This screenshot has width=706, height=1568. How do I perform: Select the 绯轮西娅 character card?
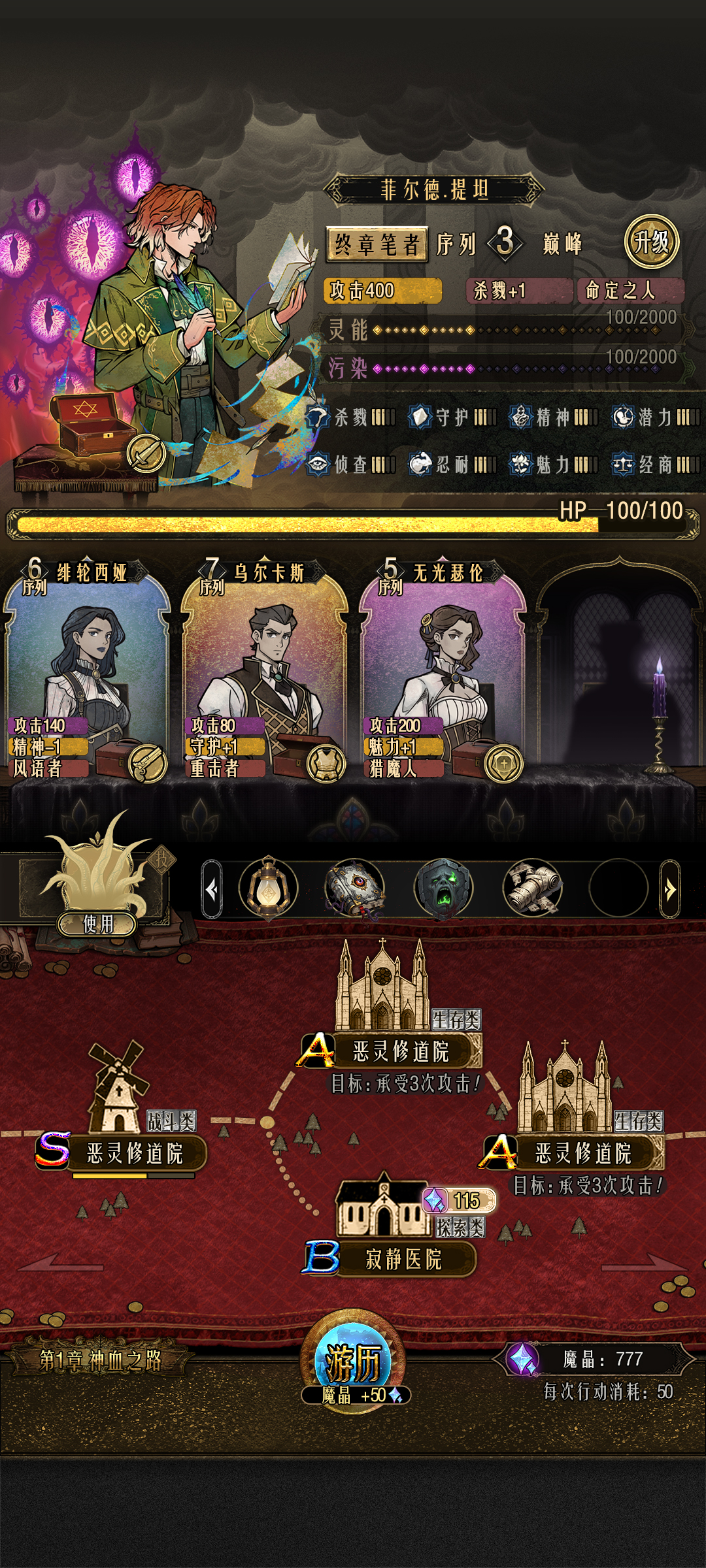click(x=87, y=673)
